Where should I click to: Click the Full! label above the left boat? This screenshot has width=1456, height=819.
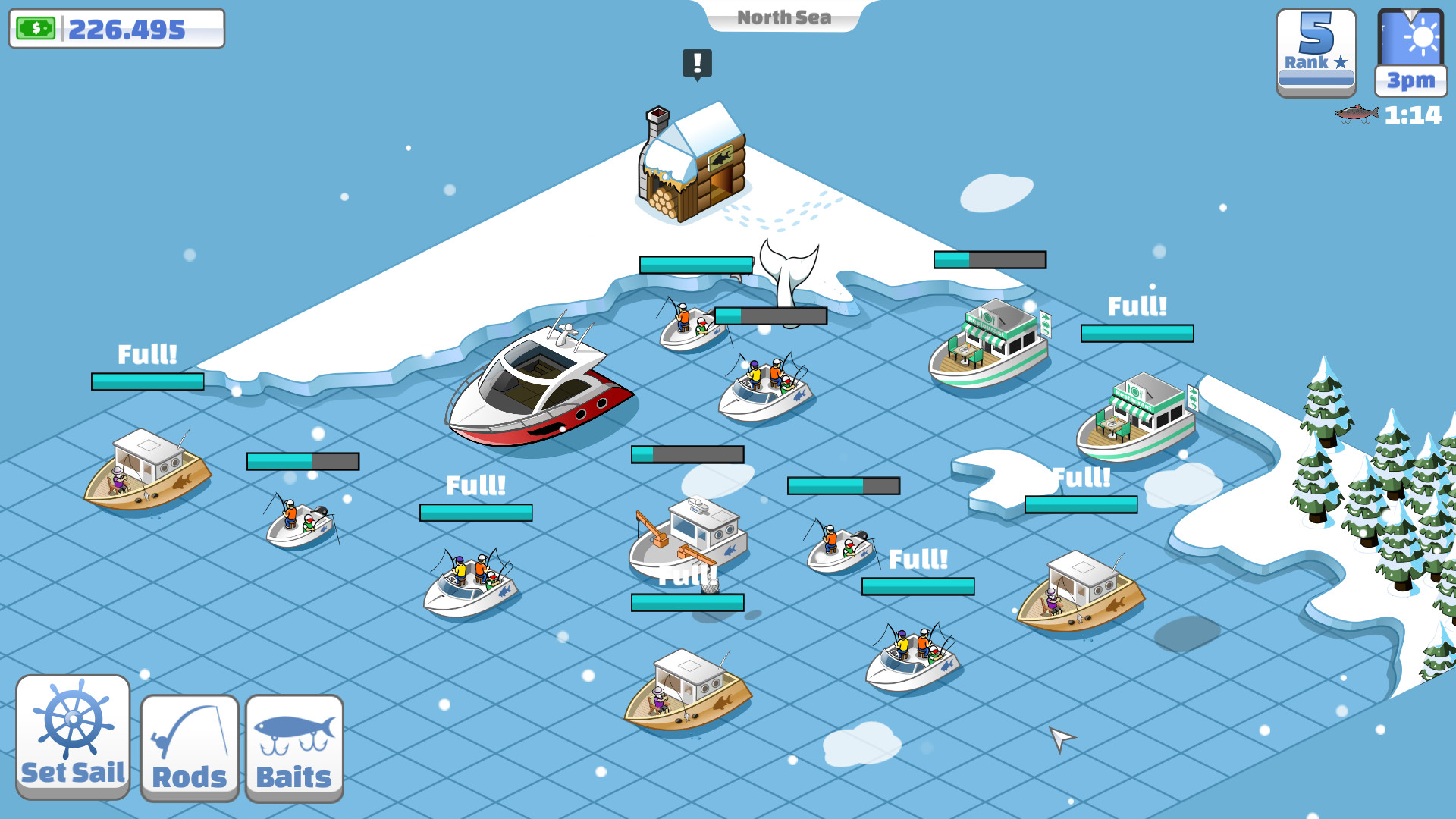pos(147,352)
